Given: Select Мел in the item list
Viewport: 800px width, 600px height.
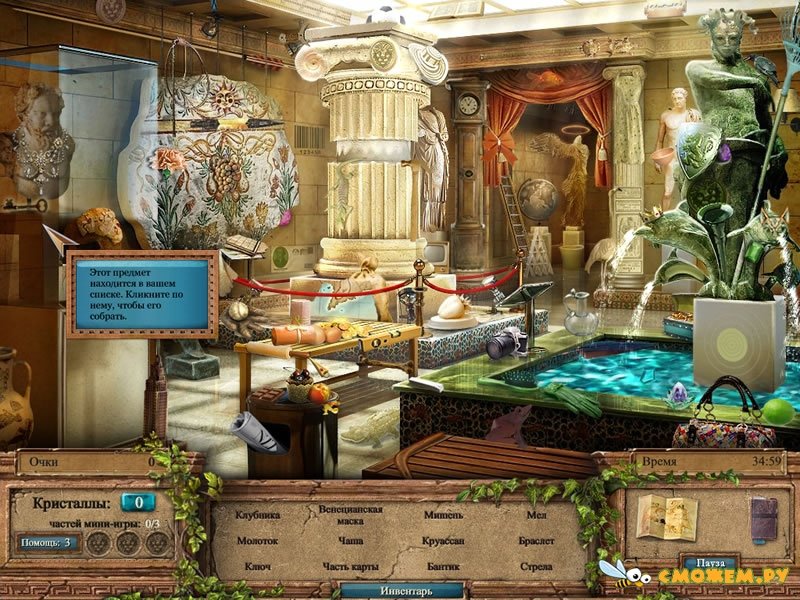Looking at the screenshot, I should pyautogui.click(x=536, y=515).
